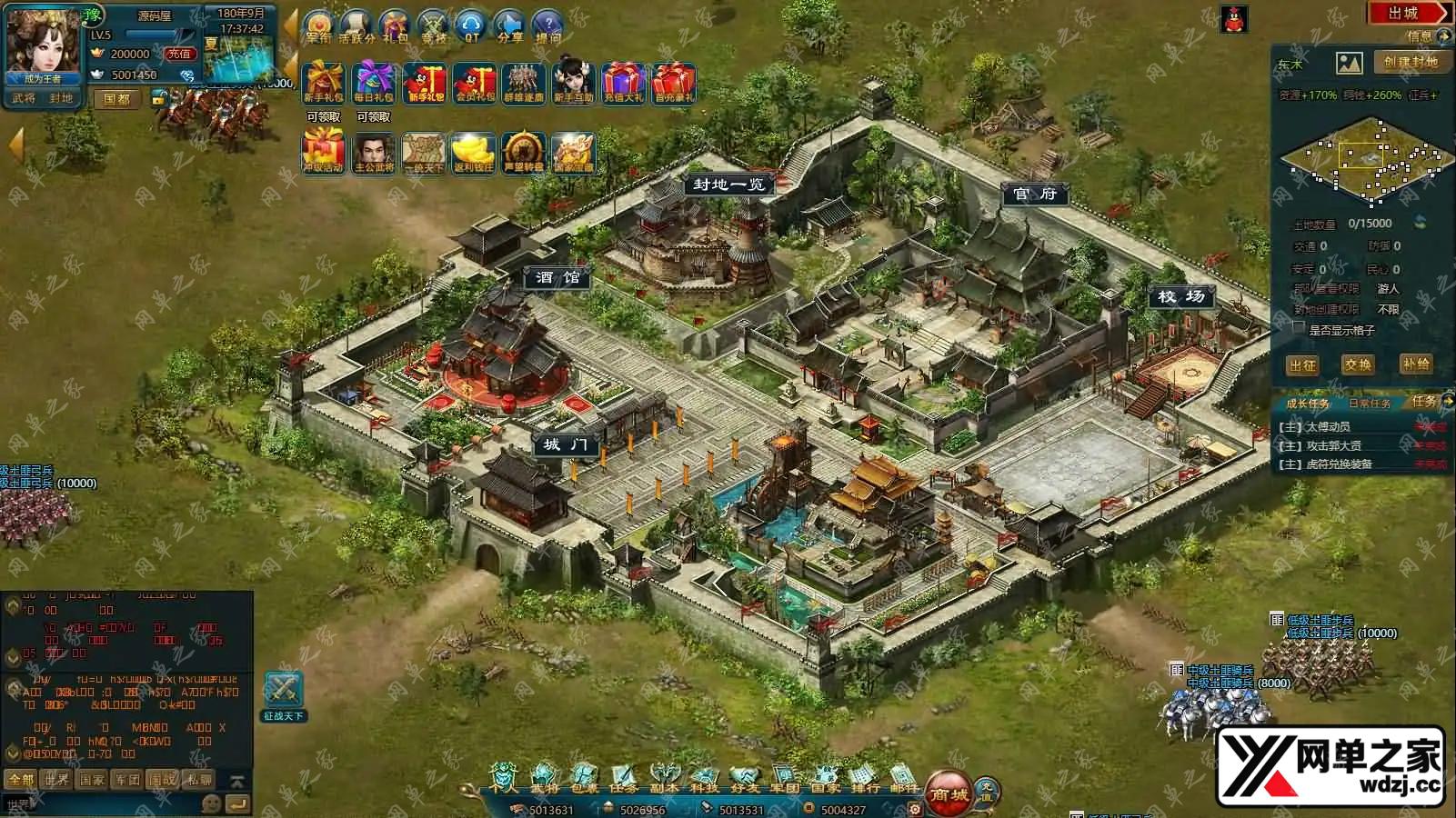
Task: Click the 出征 expedition button
Action: (1302, 364)
